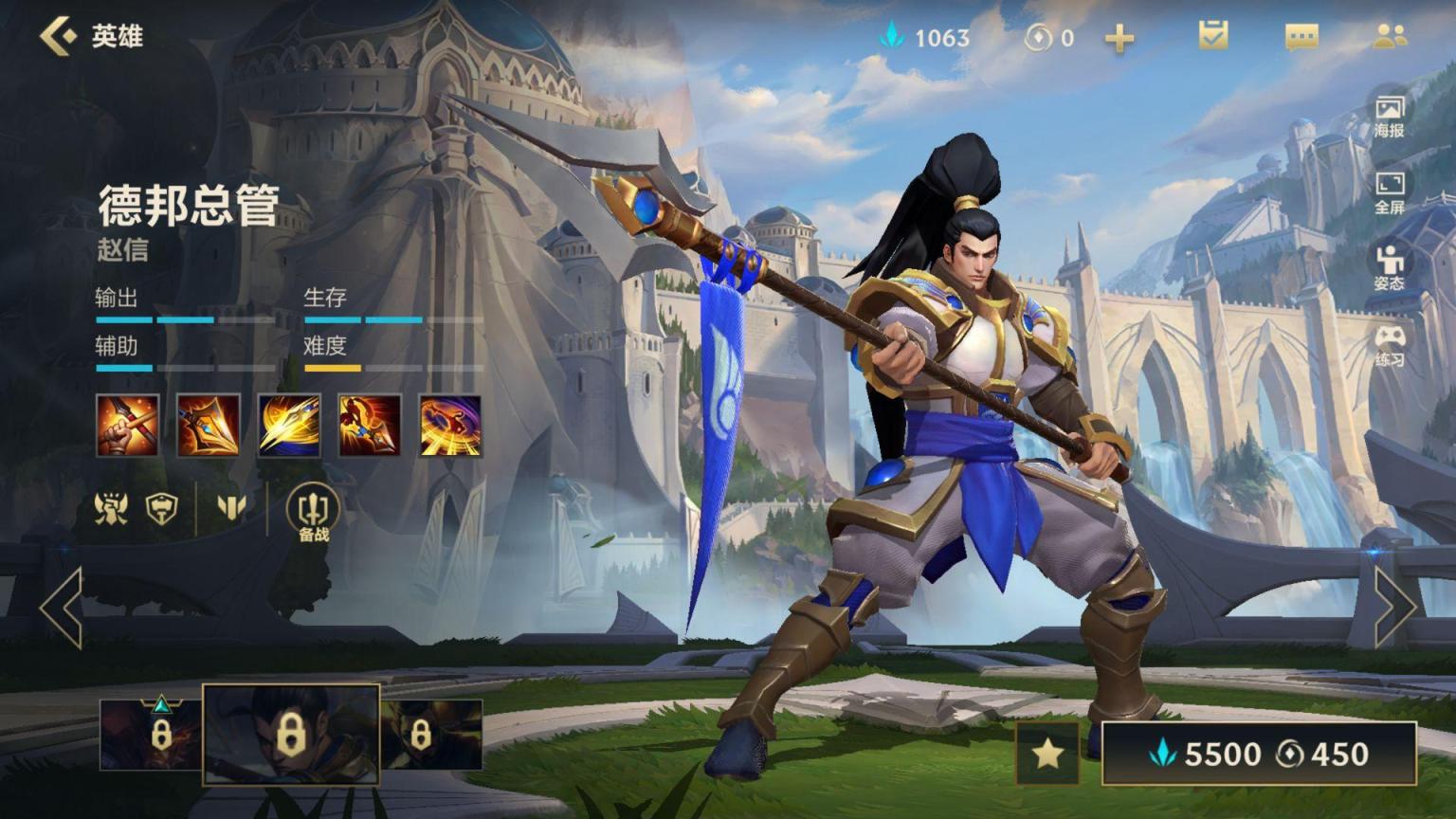Switch to 全屏 fullscreen view

[x=1390, y=191]
